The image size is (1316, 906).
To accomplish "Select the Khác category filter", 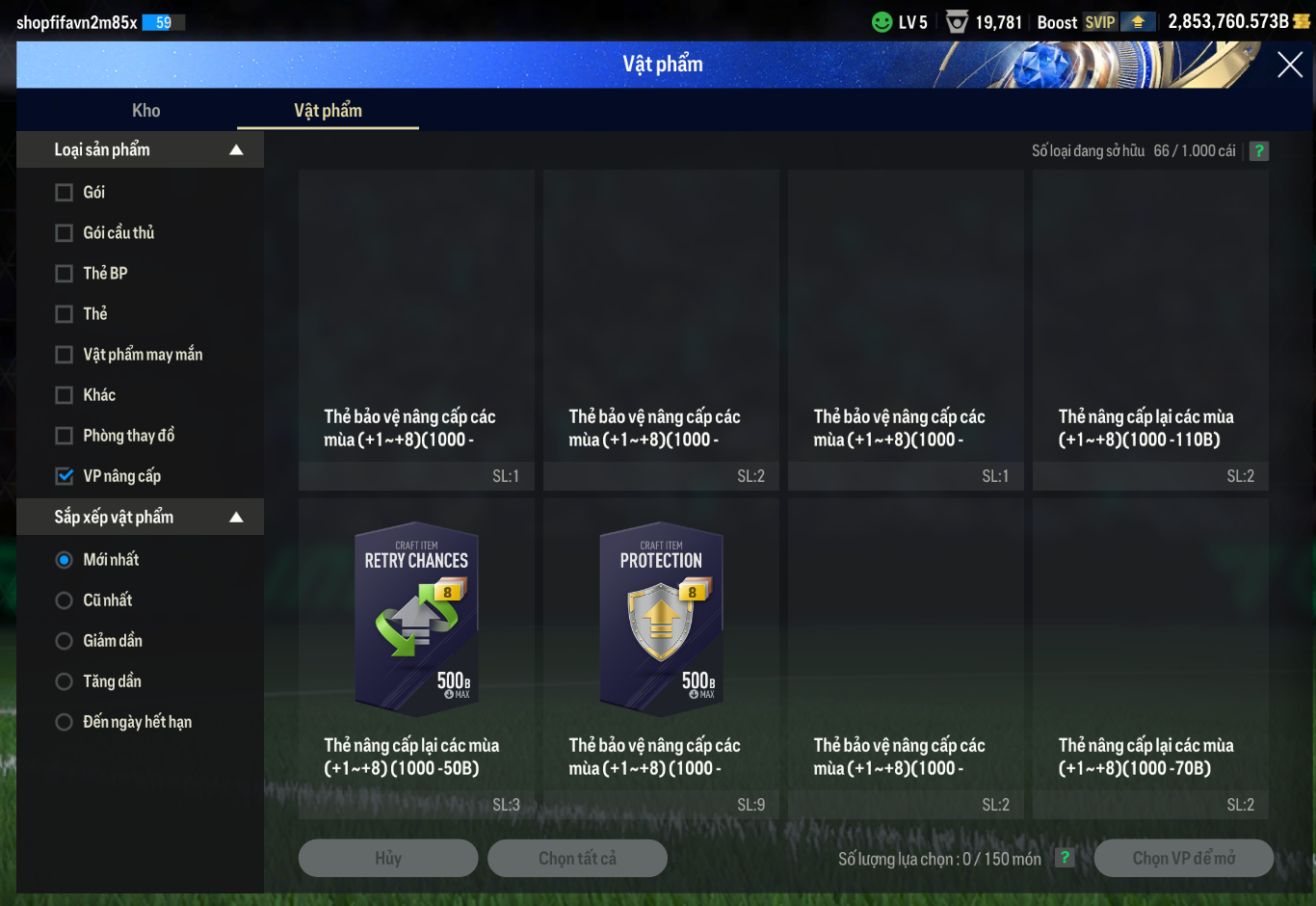I will pos(65,395).
